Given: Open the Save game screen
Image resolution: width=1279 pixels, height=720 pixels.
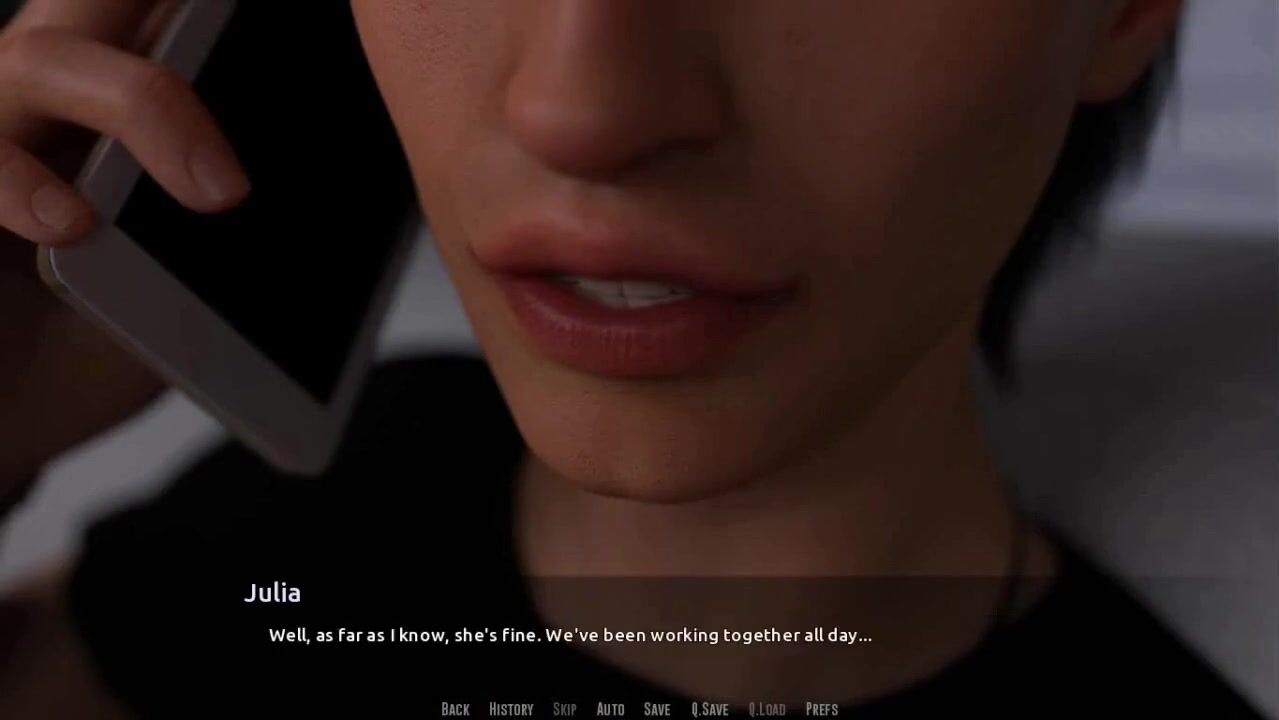Looking at the screenshot, I should click(657, 709).
